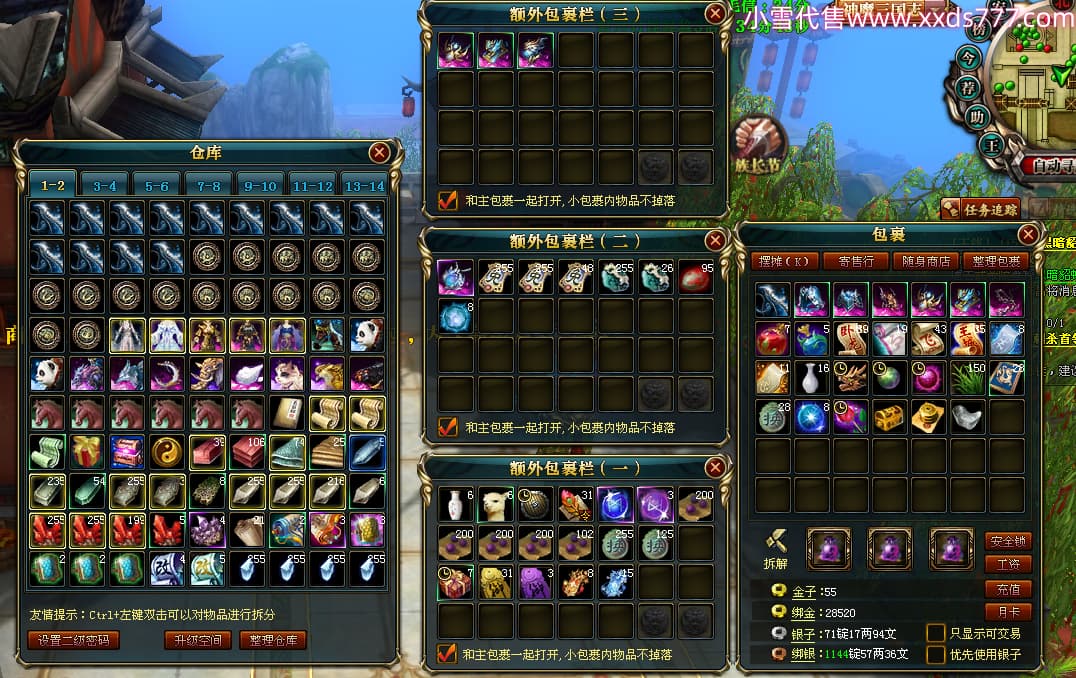Sort the warehouse with 整理仓库
Screen dimensions: 1076x678
(x=272, y=640)
